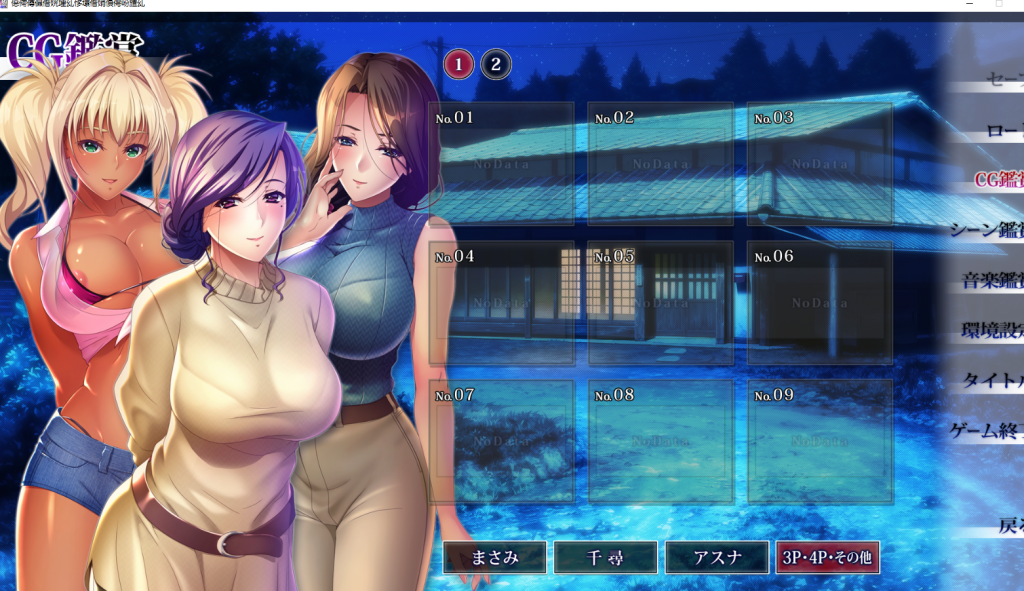Viewport: 1024px width, 591px height.
Task: Open the No.09 CG slot
Action: [819, 440]
